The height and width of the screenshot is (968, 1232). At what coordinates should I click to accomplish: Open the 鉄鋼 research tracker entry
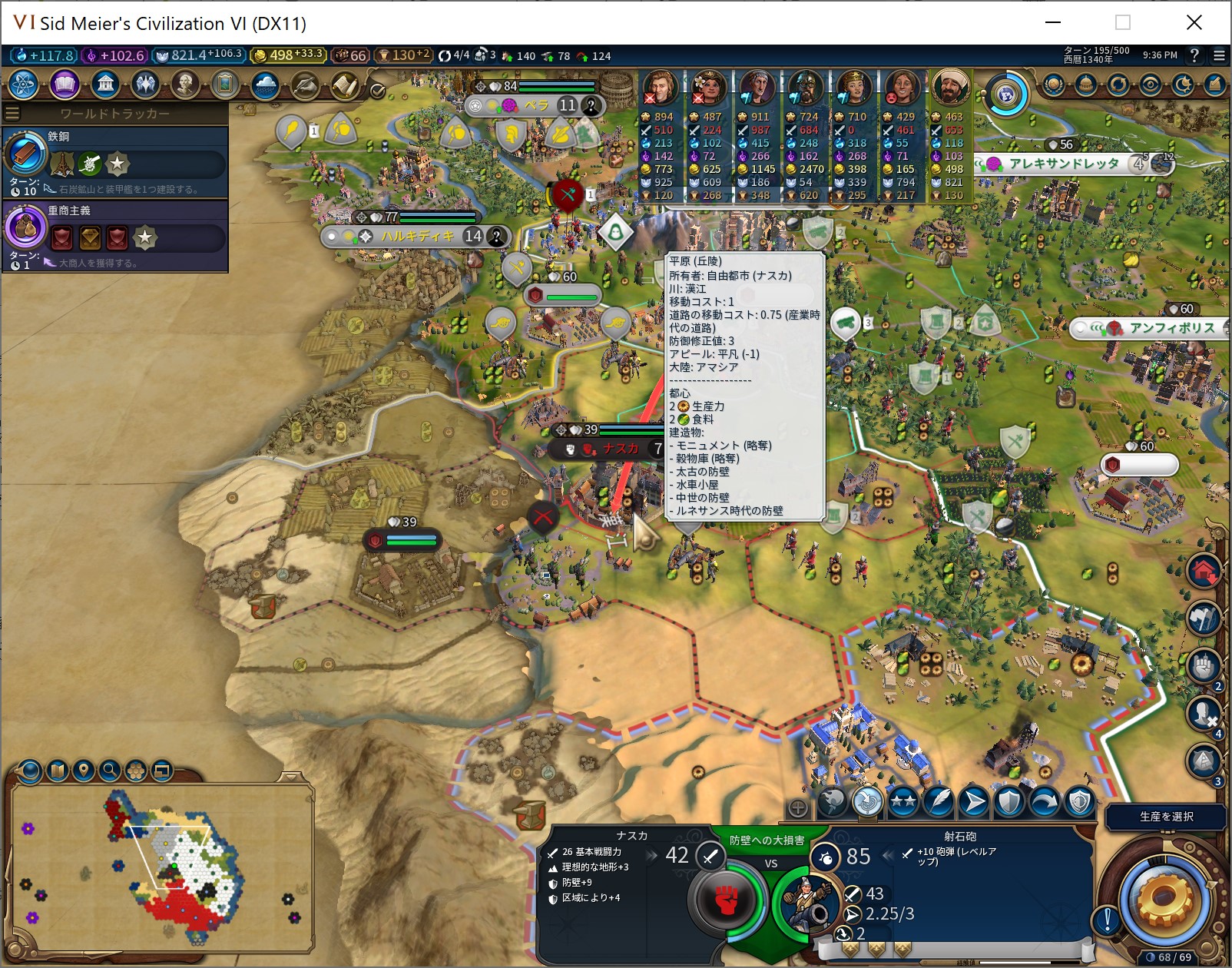tap(115, 161)
